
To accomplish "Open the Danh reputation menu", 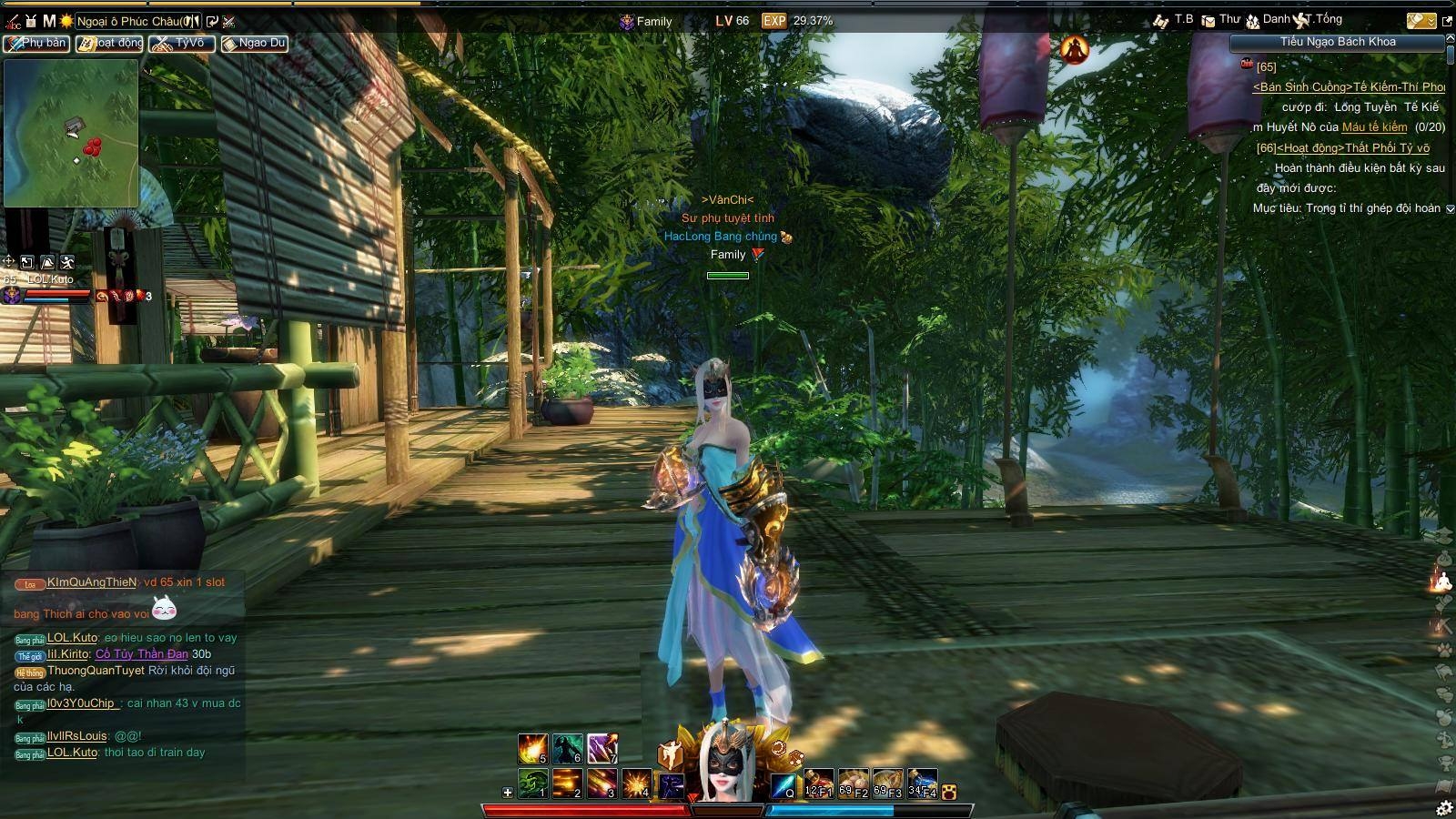I will pyautogui.click(x=1268, y=20).
